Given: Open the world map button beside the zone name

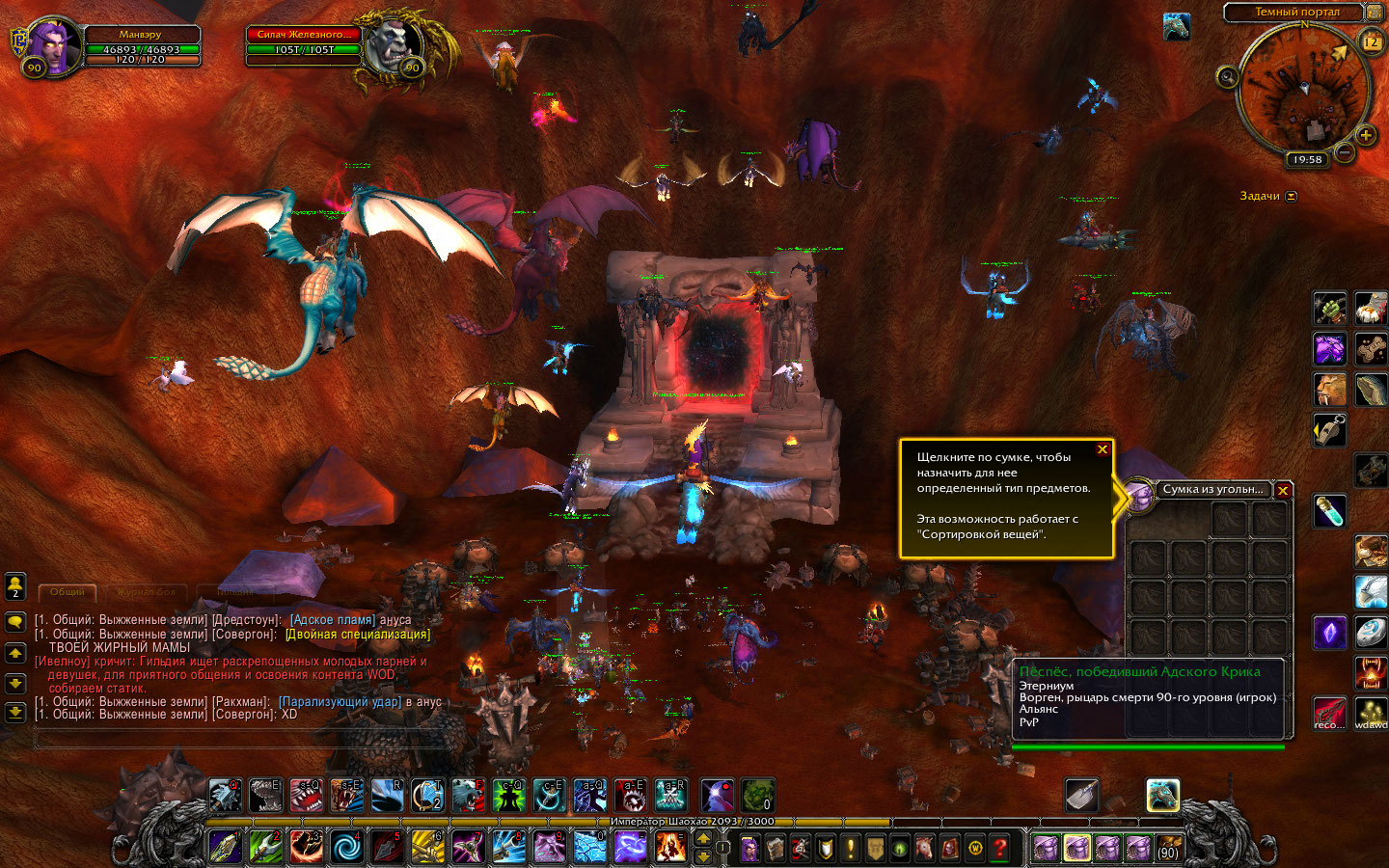Looking at the screenshot, I should pos(1374,13).
